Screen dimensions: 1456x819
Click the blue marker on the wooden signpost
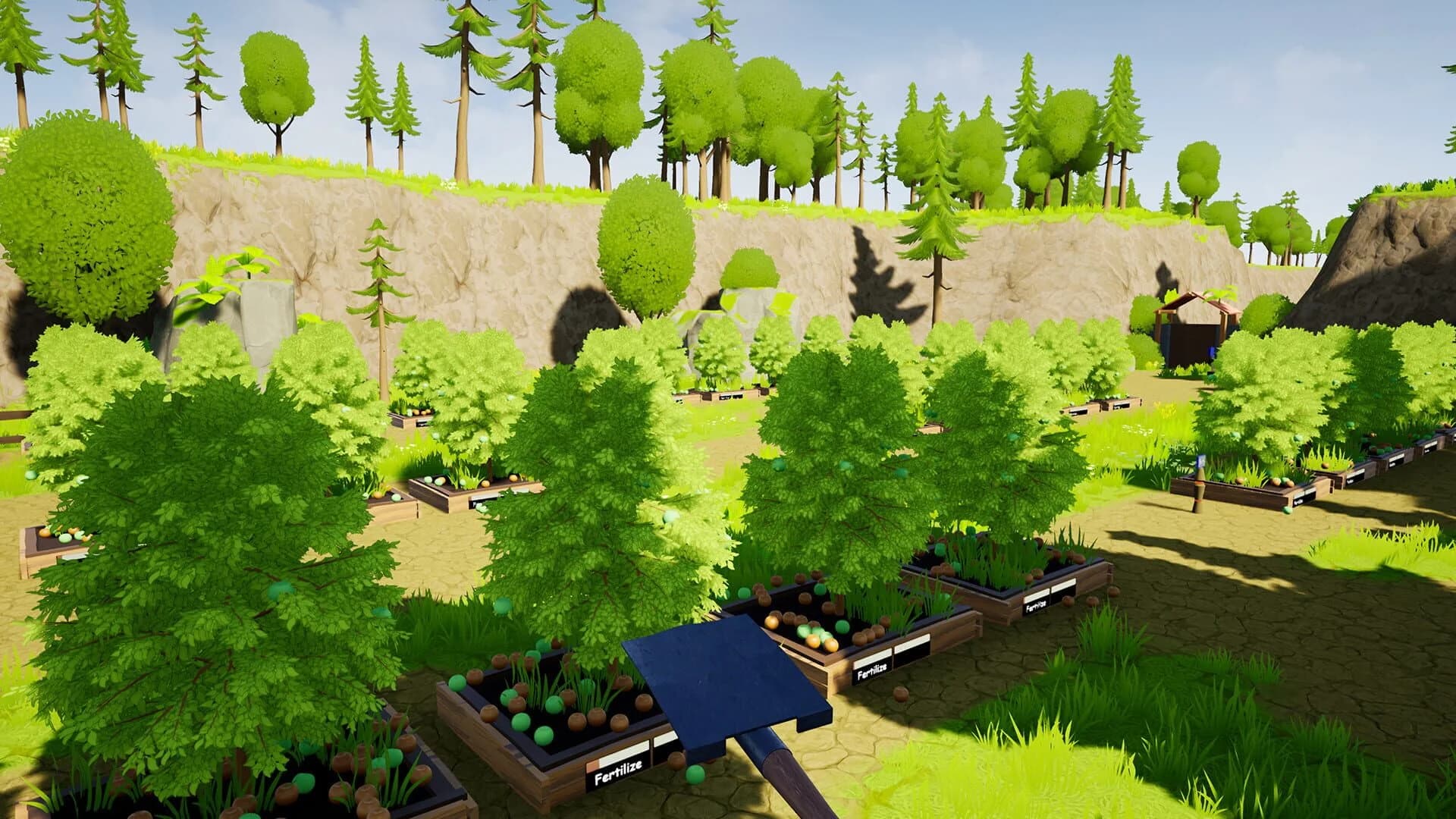1201,460
